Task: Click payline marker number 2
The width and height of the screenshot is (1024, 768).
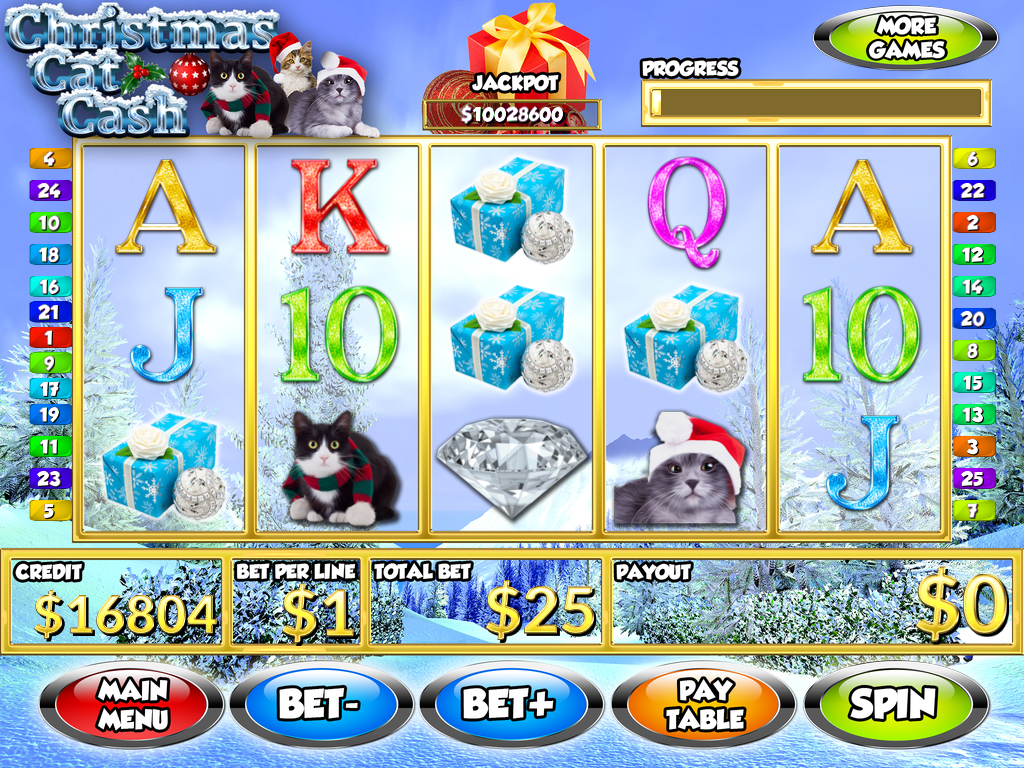Action: click(x=973, y=222)
